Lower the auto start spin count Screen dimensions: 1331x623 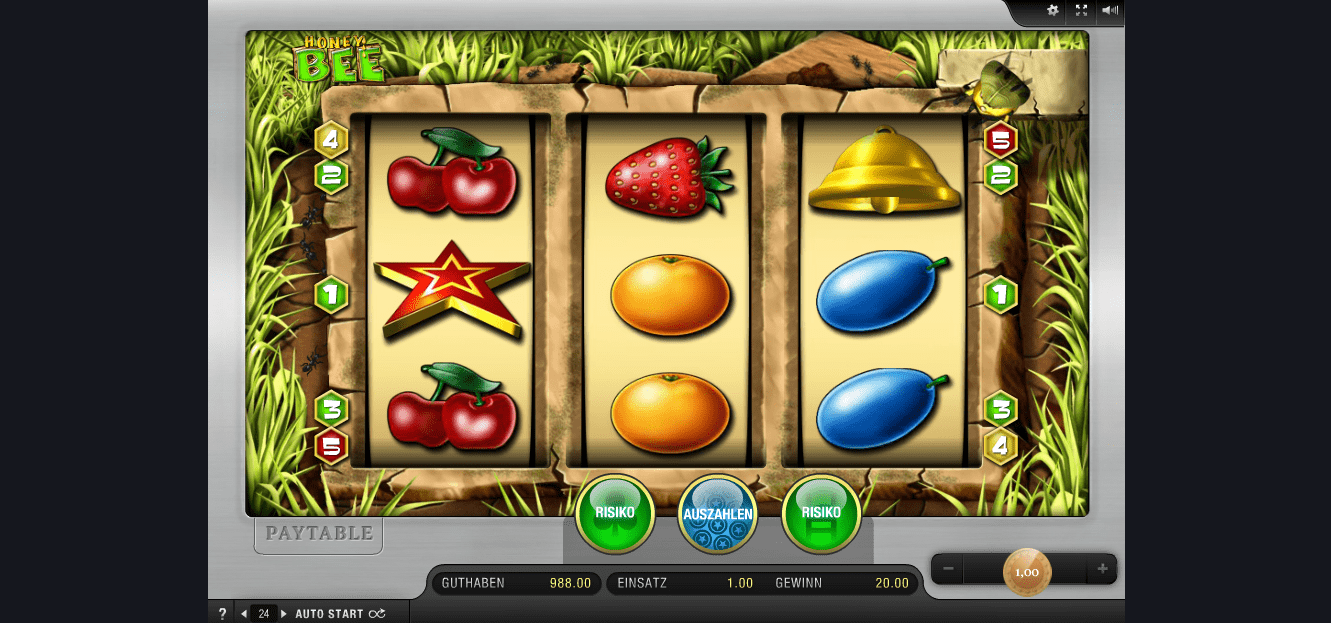coord(244,614)
